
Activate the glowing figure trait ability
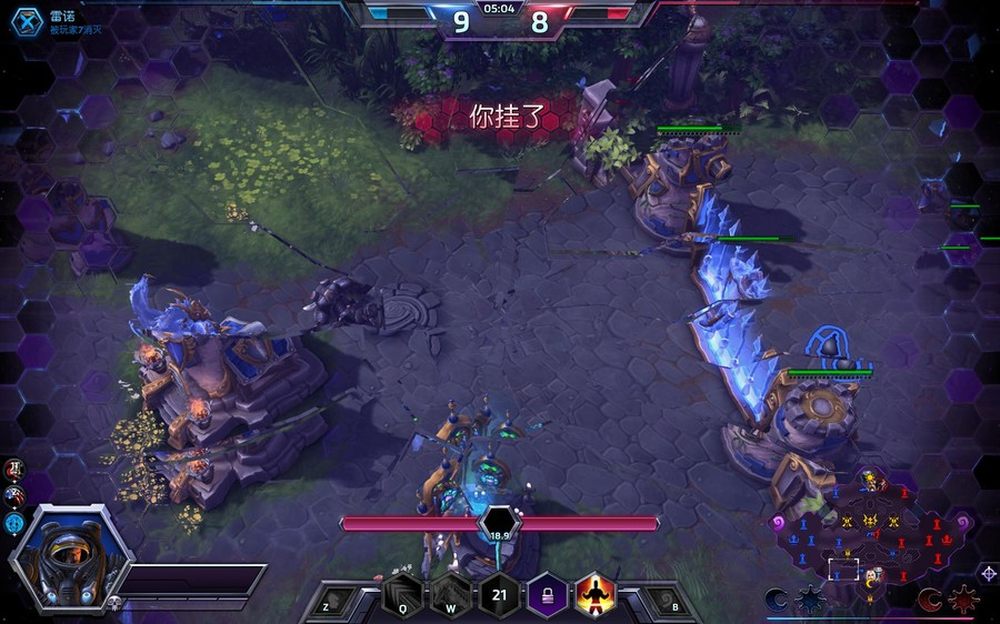coord(595,597)
